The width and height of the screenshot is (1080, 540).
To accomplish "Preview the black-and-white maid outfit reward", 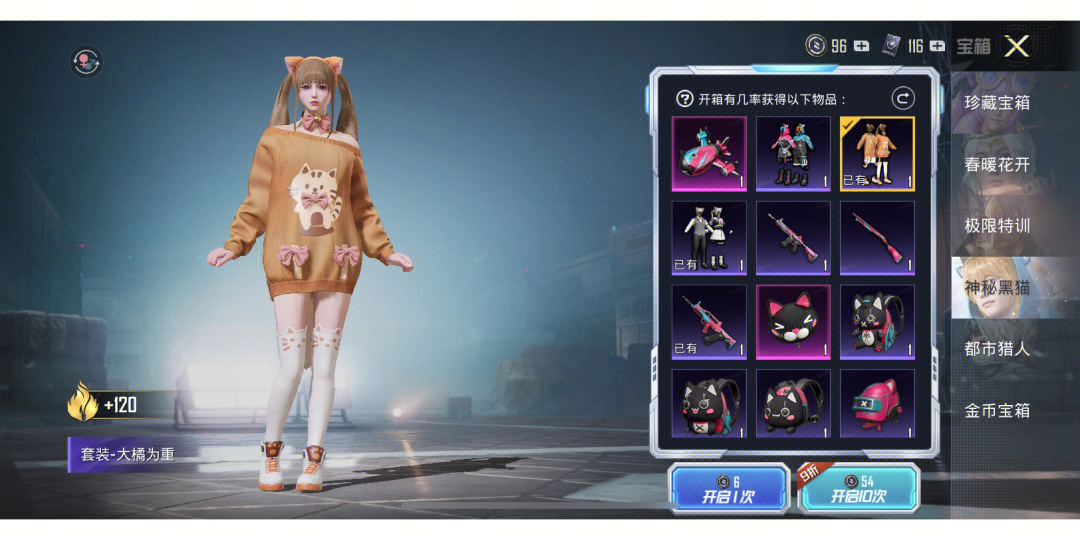I will click(x=709, y=237).
